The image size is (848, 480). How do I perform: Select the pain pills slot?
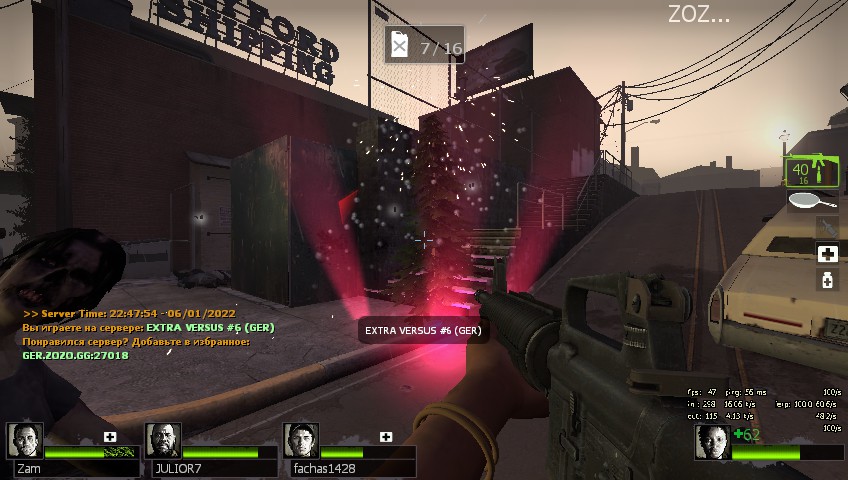[827, 281]
